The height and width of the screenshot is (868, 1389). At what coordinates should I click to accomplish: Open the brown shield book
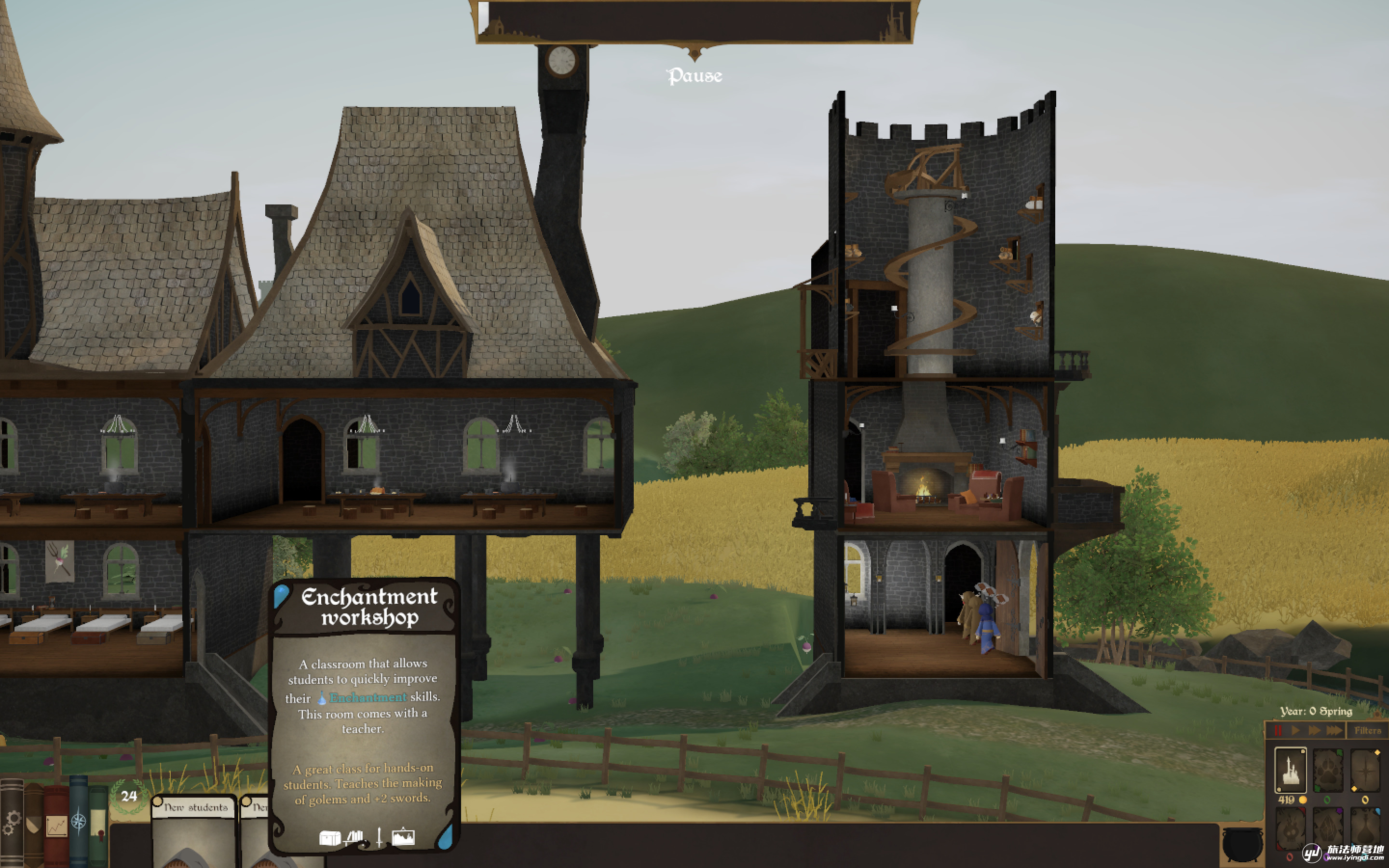coord(33,823)
